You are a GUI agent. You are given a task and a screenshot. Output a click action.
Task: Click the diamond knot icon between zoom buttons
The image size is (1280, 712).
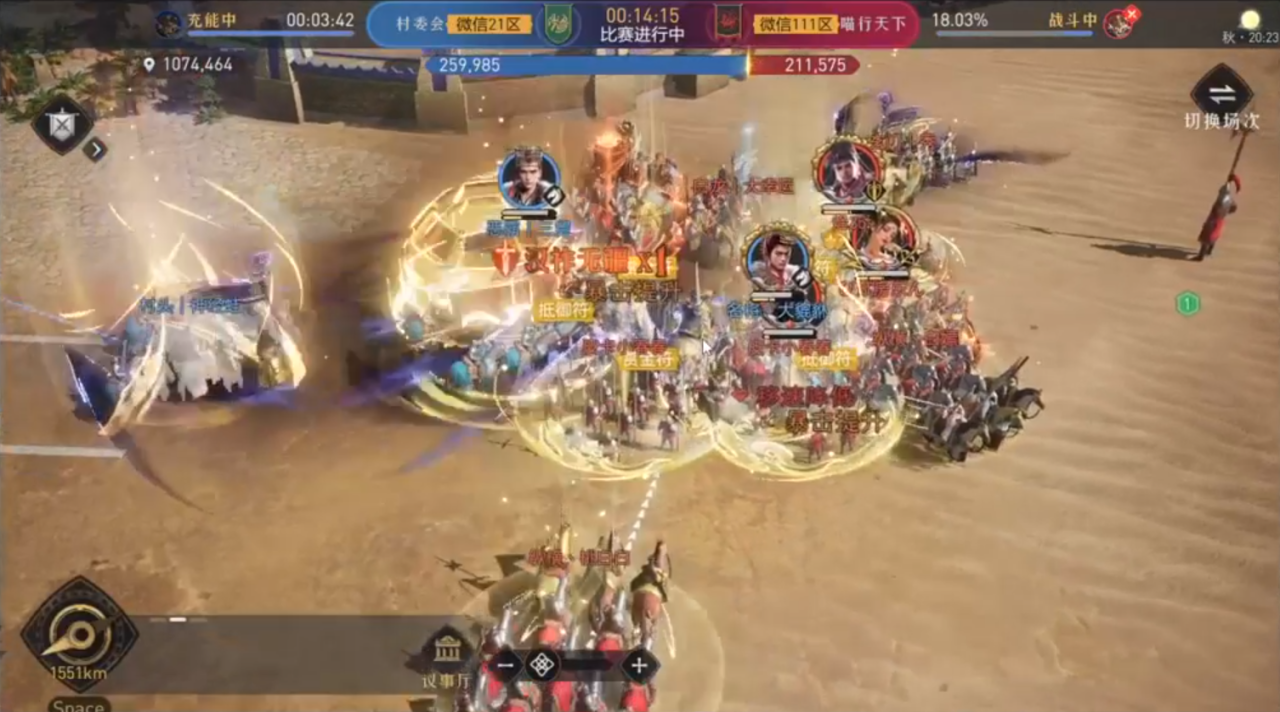click(542, 665)
